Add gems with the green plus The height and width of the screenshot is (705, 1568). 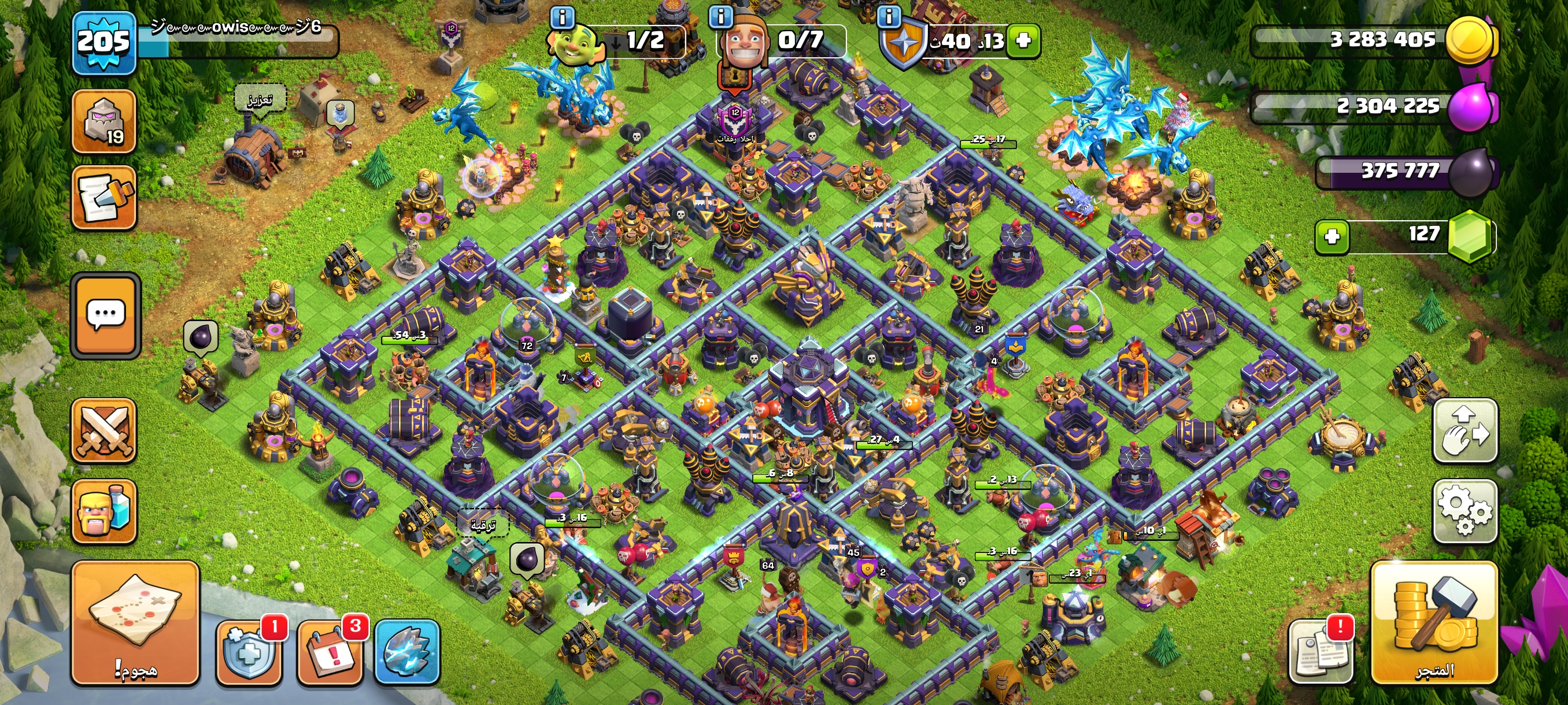1332,236
